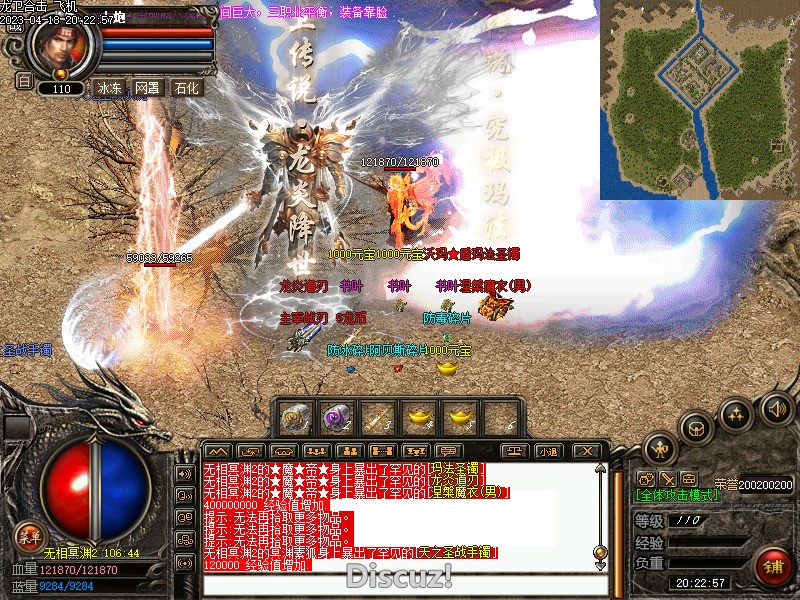Click the crossed sword attack mode icon
The width and height of the screenshot is (800, 600).
tap(668, 479)
